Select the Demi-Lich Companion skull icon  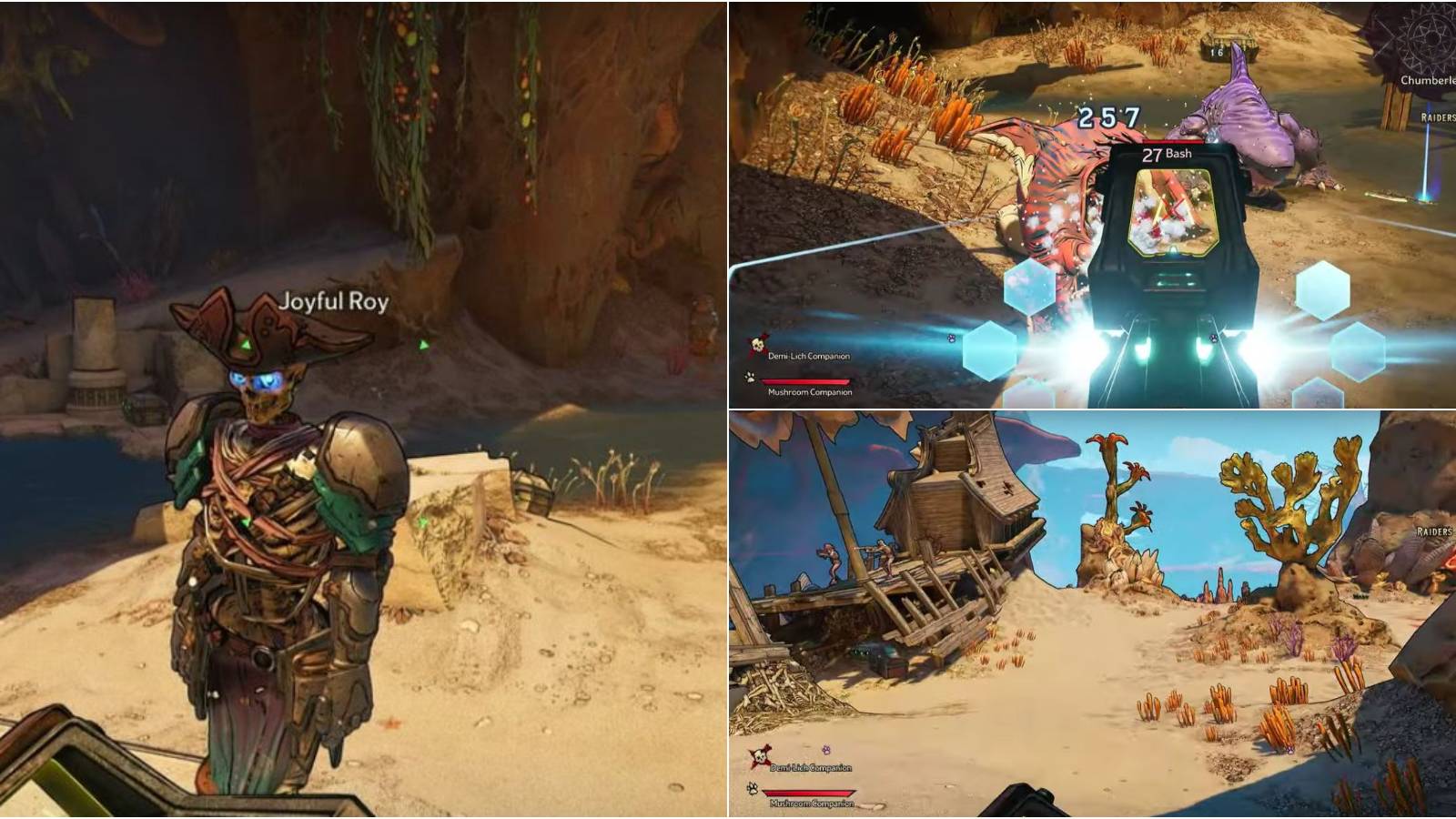tap(757, 345)
